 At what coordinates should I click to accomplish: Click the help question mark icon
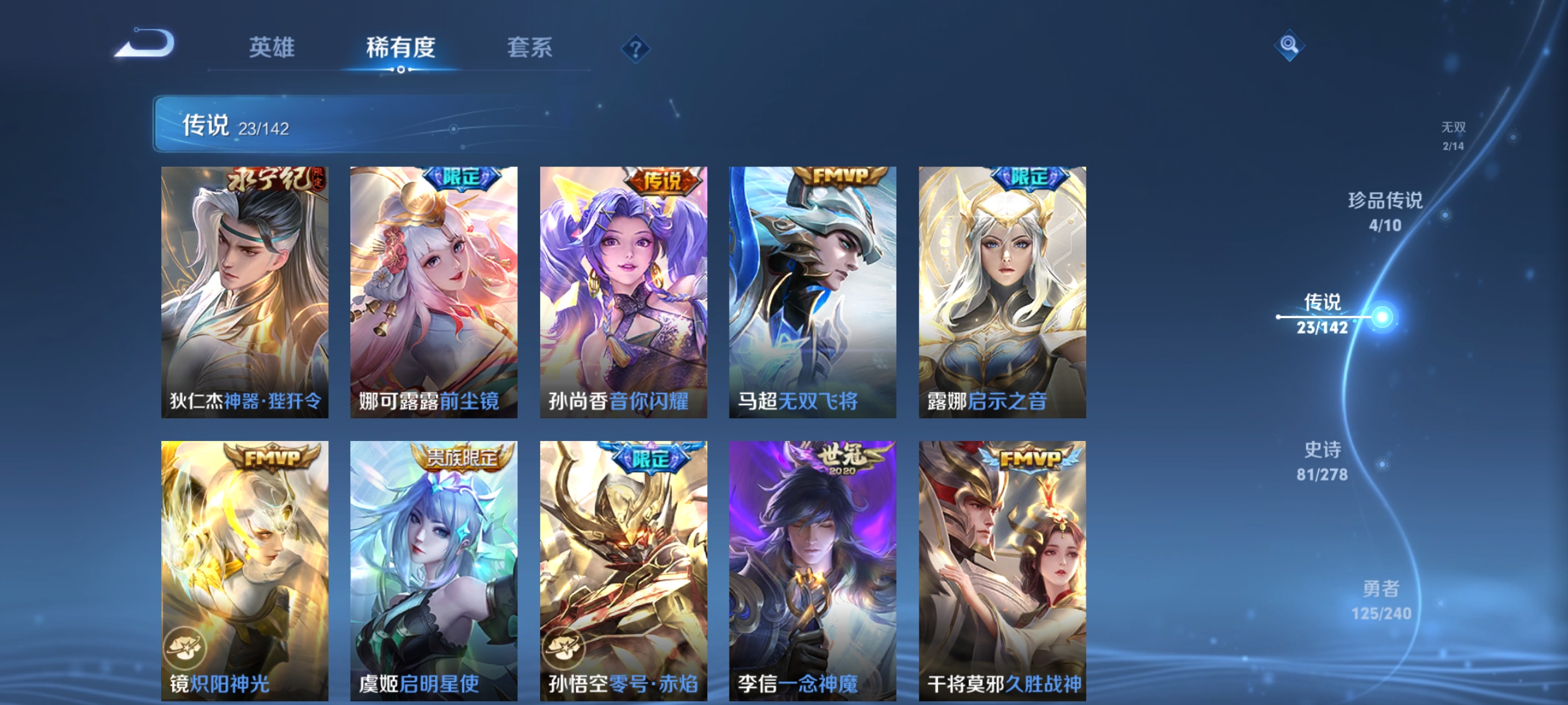pos(635,48)
